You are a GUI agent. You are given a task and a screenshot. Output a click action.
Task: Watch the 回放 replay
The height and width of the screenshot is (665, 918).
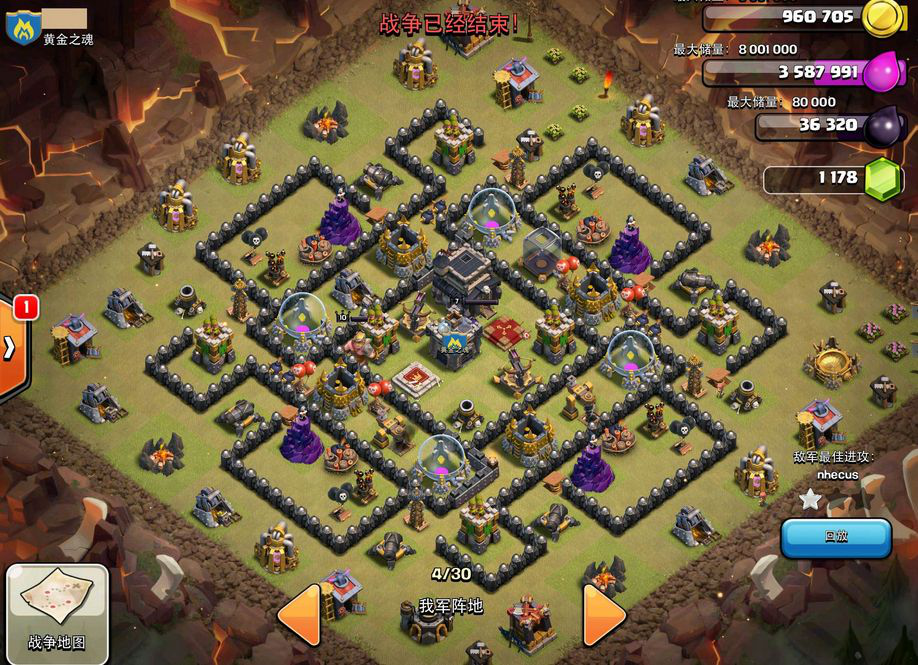pos(836,537)
